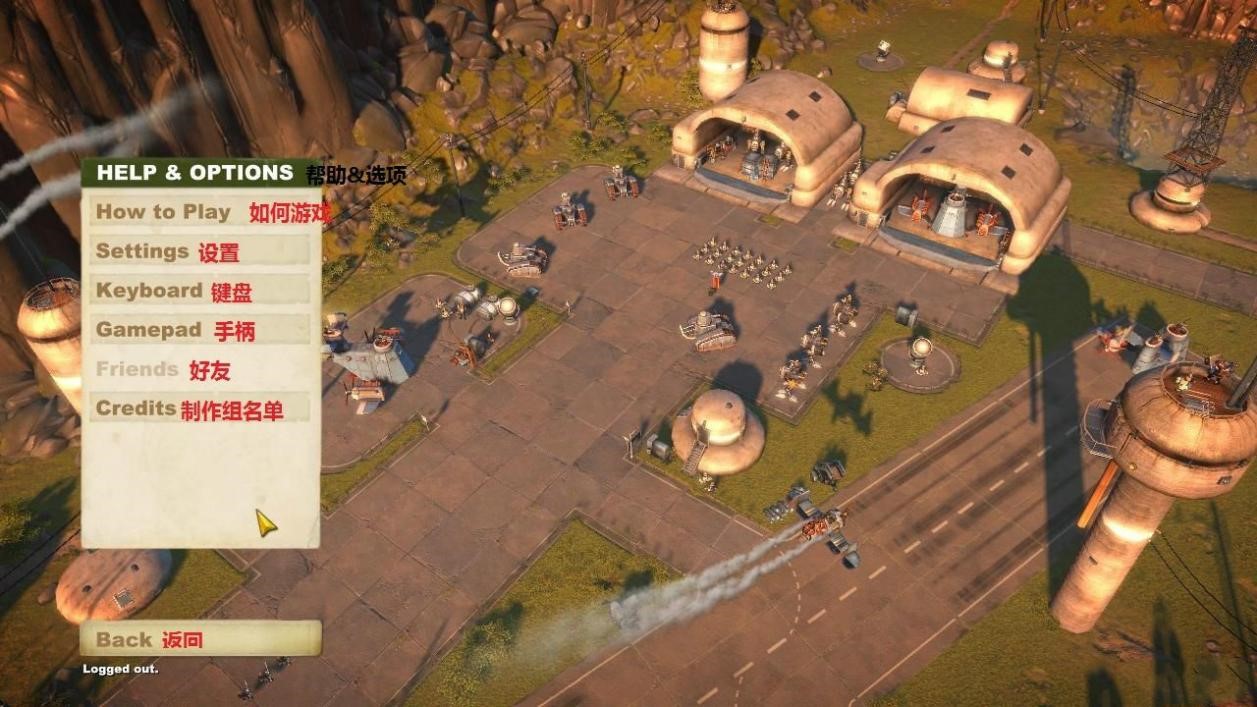
Task: View the Credits
Action: [200, 409]
